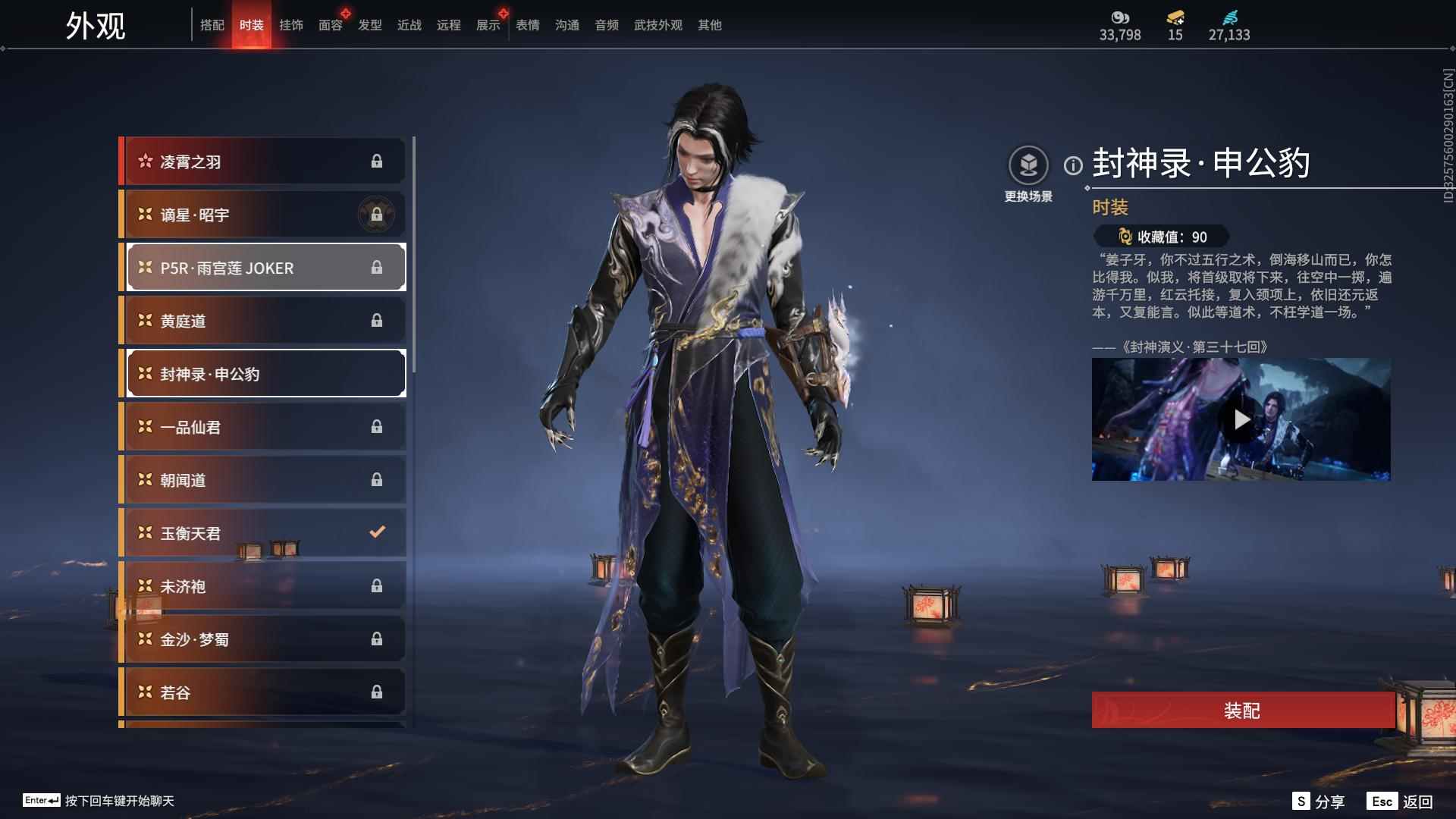Open the info icon beside the outfit title
The width and height of the screenshot is (1456, 819).
[x=1073, y=165]
